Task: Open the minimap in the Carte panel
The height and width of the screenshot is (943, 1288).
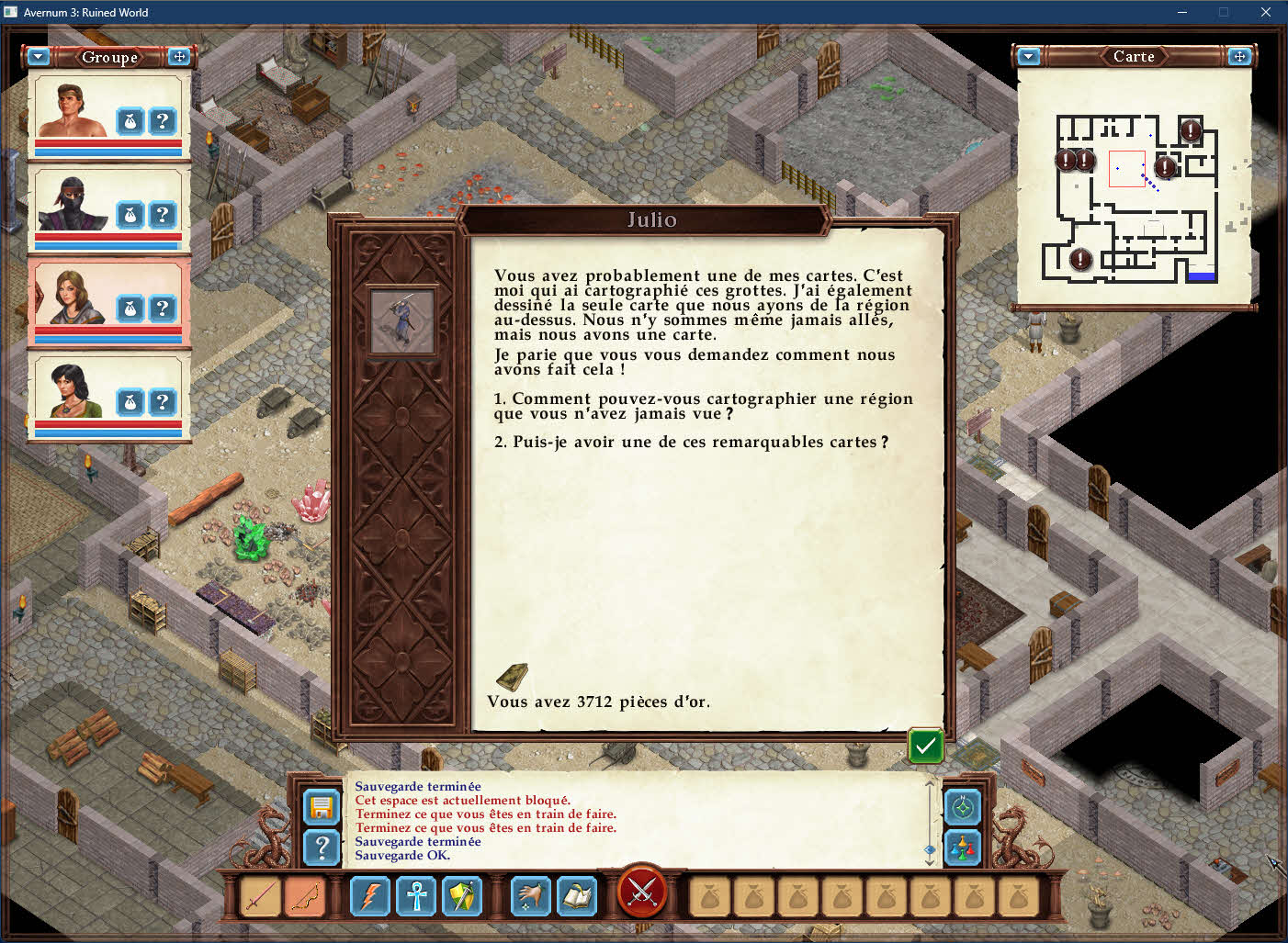Action: tap(1135, 197)
